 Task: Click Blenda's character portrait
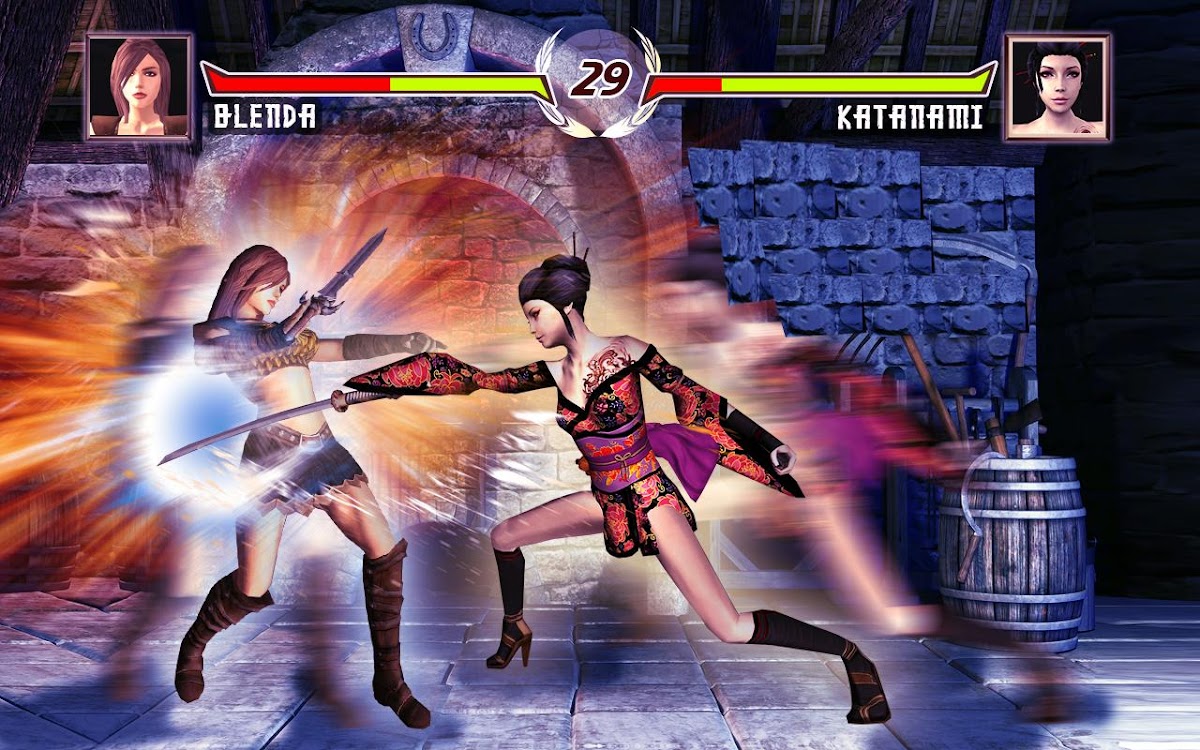[x=139, y=87]
